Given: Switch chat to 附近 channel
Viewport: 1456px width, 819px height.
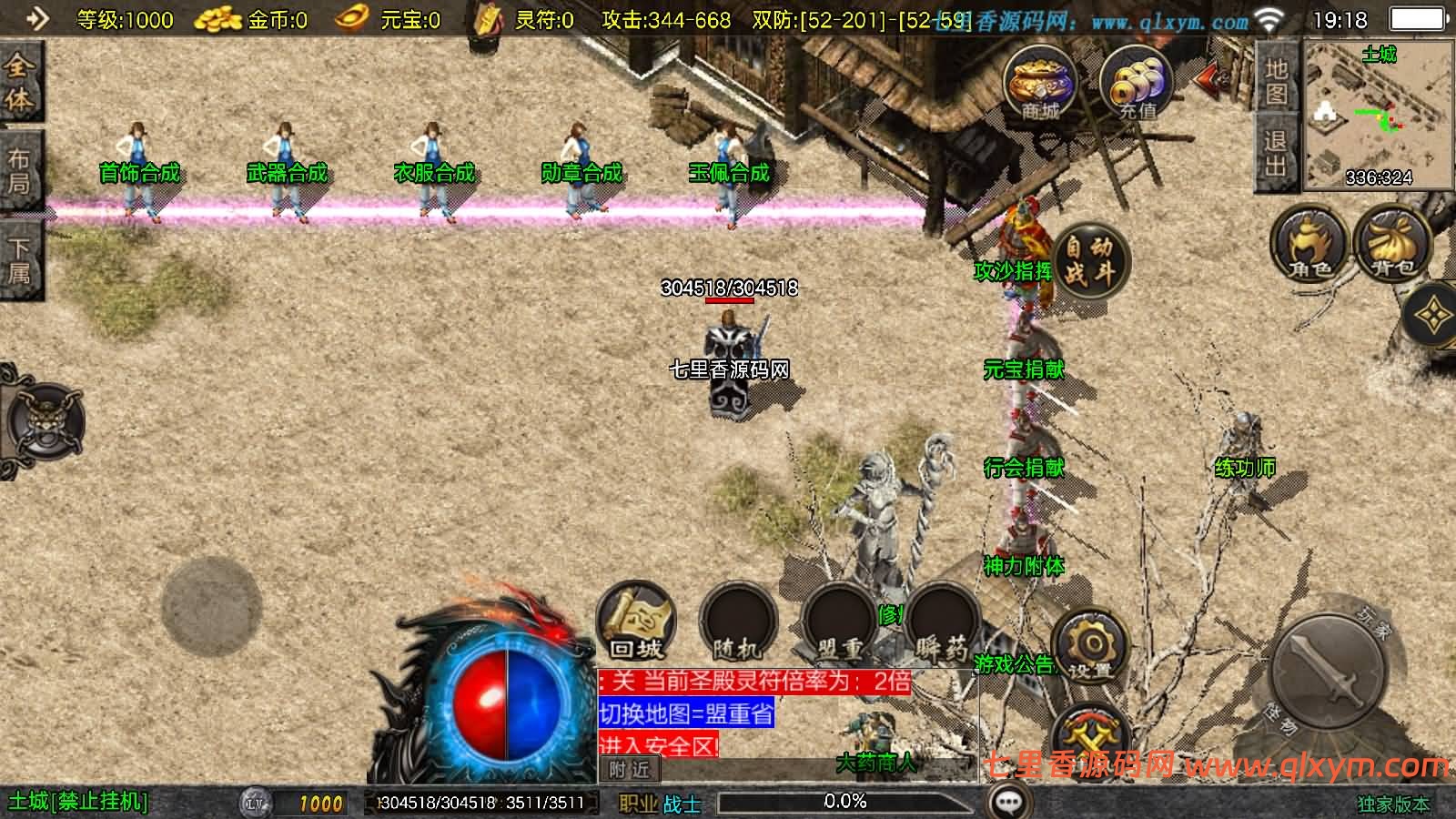Looking at the screenshot, I should [629, 770].
